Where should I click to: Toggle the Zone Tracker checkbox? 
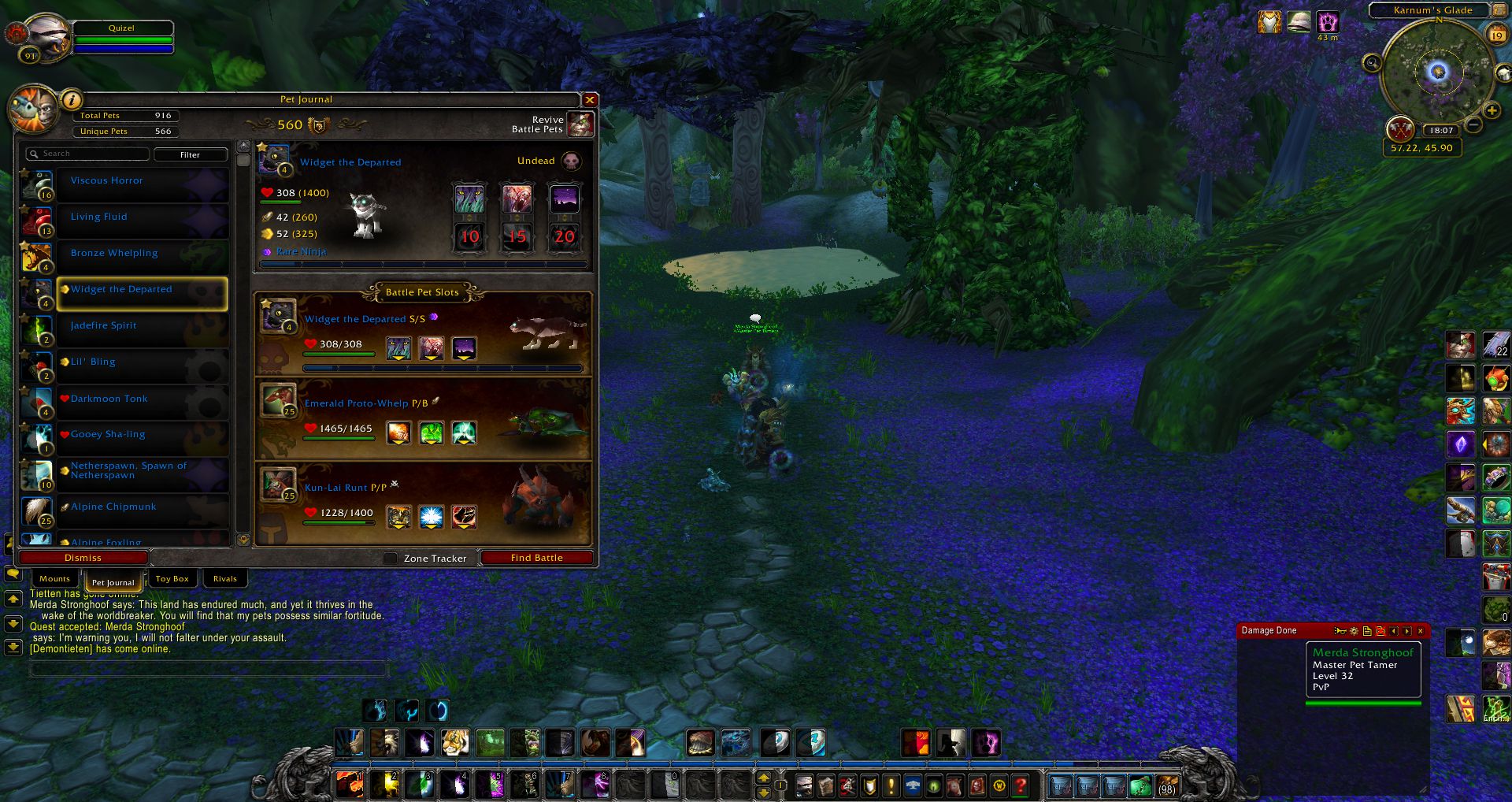(x=390, y=559)
